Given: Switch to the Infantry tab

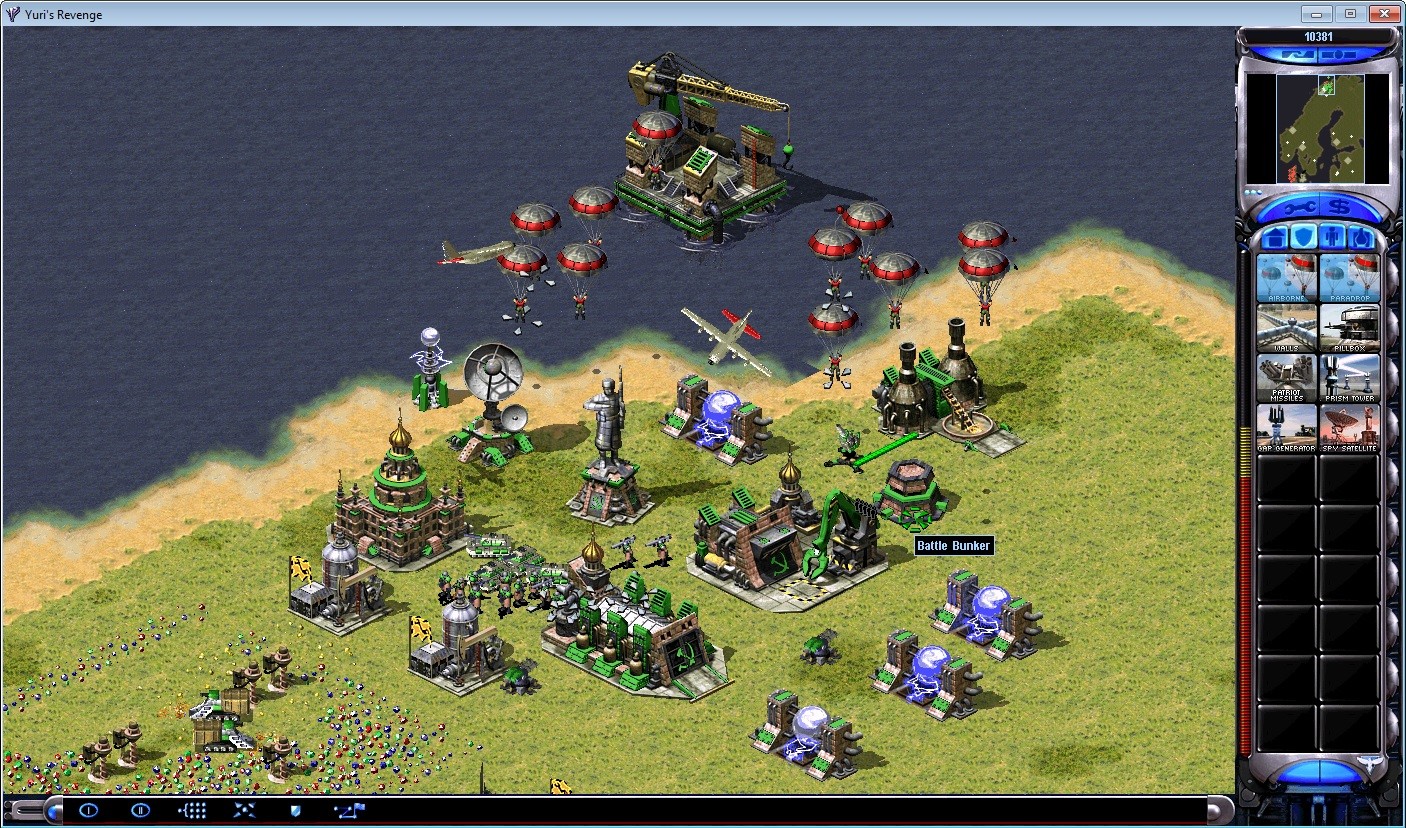Looking at the screenshot, I should pyautogui.click(x=1330, y=237).
